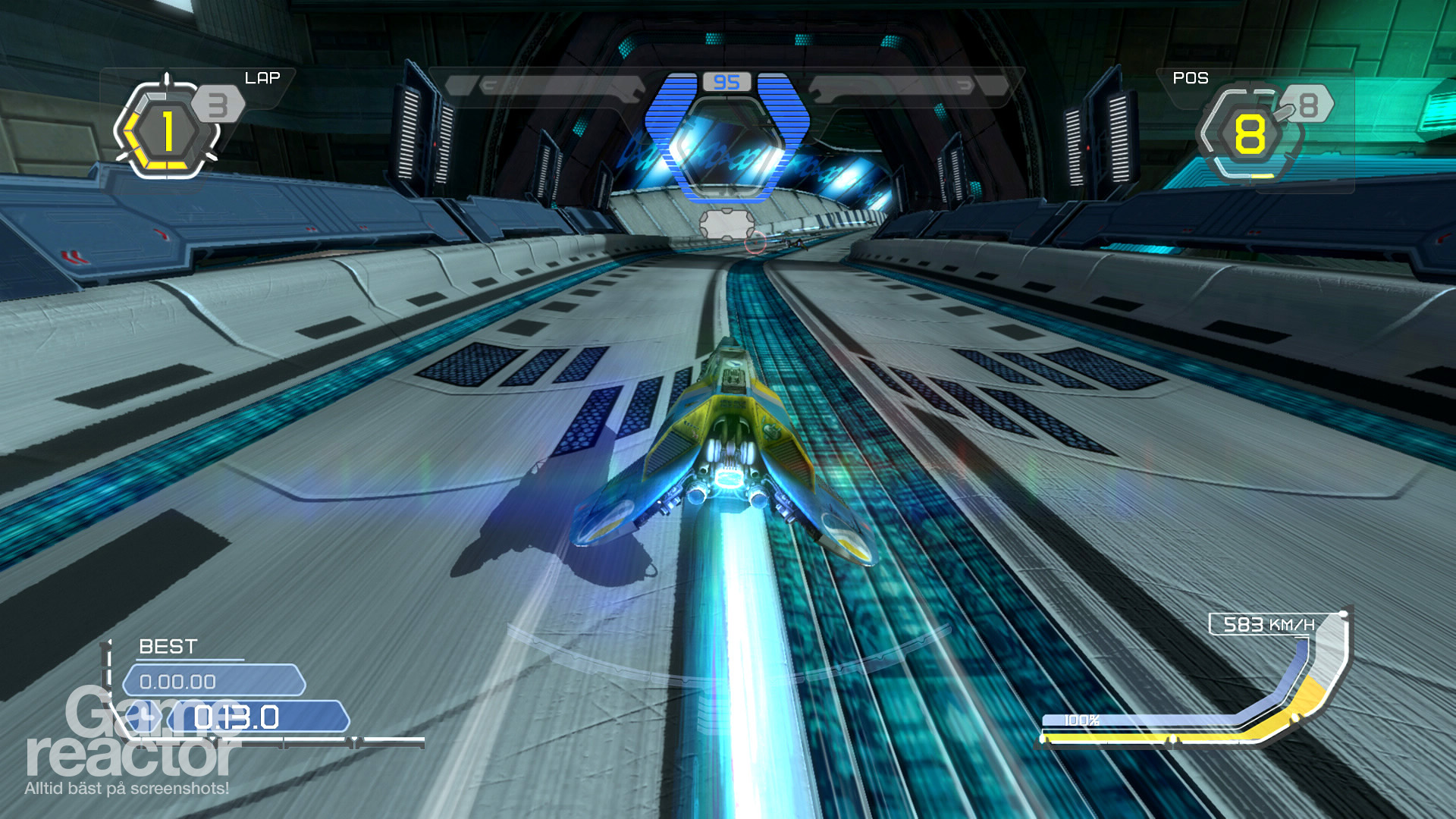Click the 0.00.00 best time display

pyautogui.click(x=212, y=681)
